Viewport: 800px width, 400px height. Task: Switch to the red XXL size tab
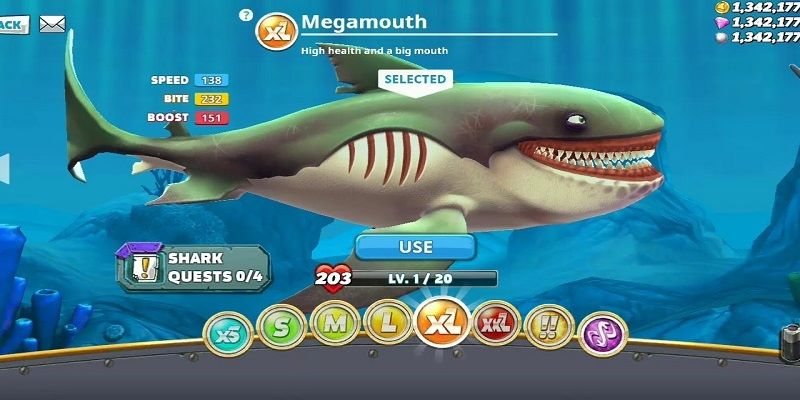click(496, 324)
